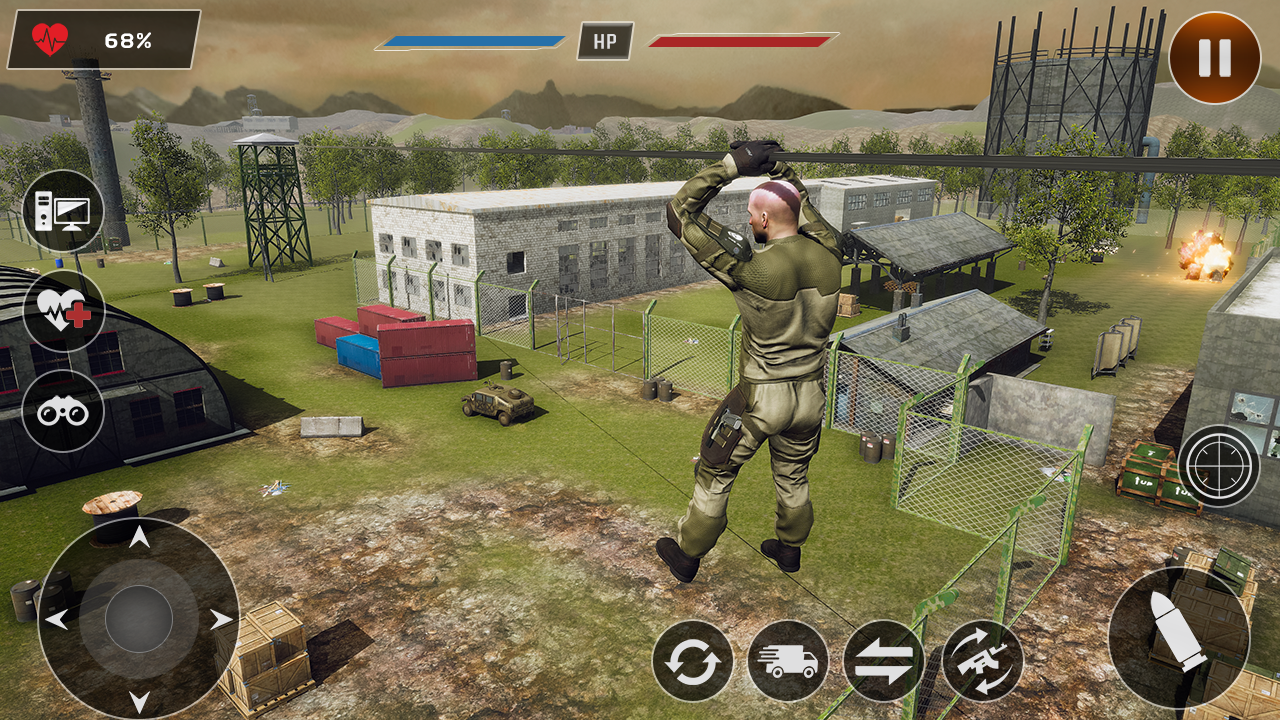This screenshot has width=1280, height=720.
Task: Tap the joystick's left arrow
Action: point(57,620)
